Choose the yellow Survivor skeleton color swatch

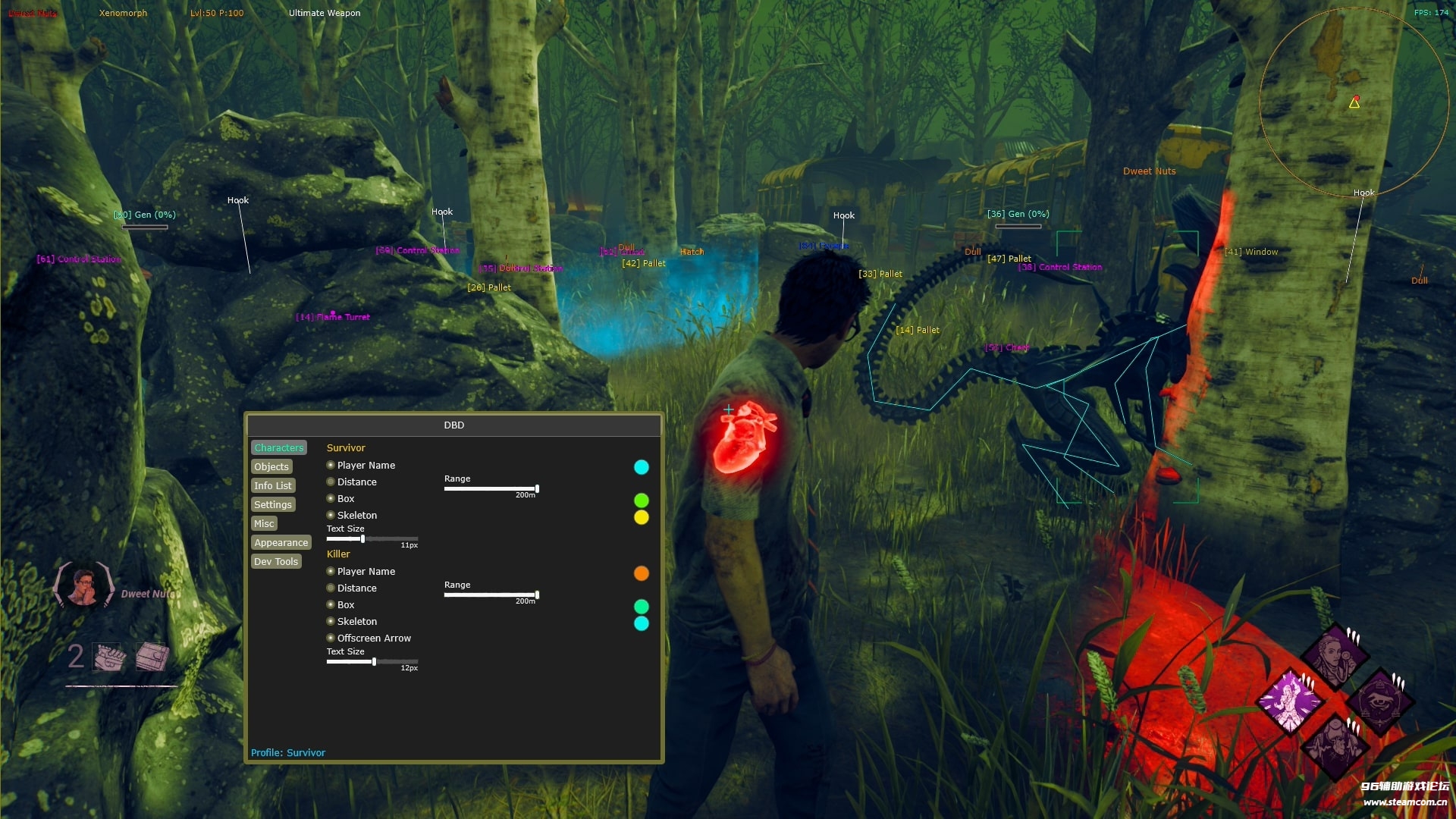[x=642, y=518]
